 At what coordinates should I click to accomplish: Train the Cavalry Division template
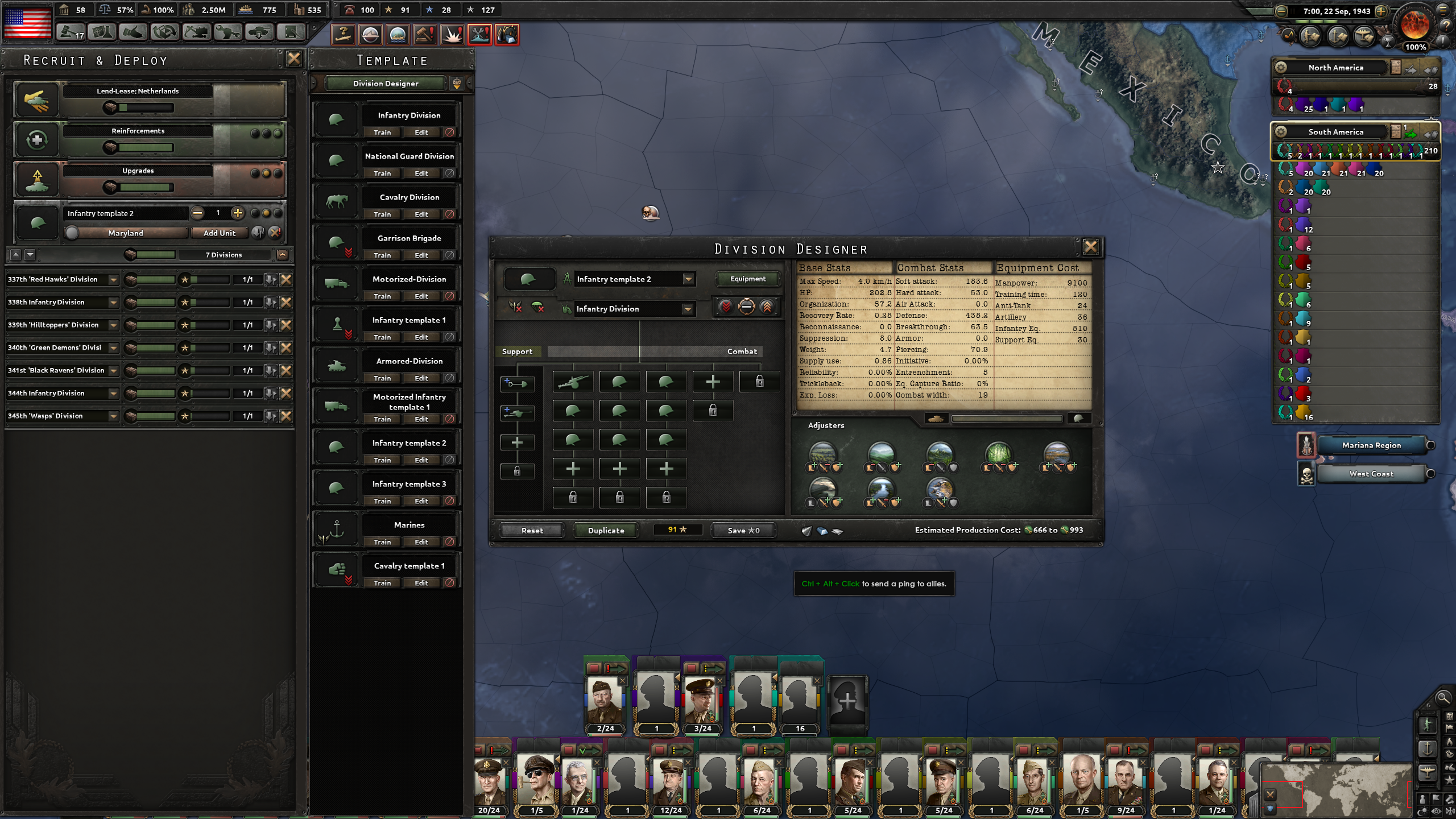(x=382, y=214)
